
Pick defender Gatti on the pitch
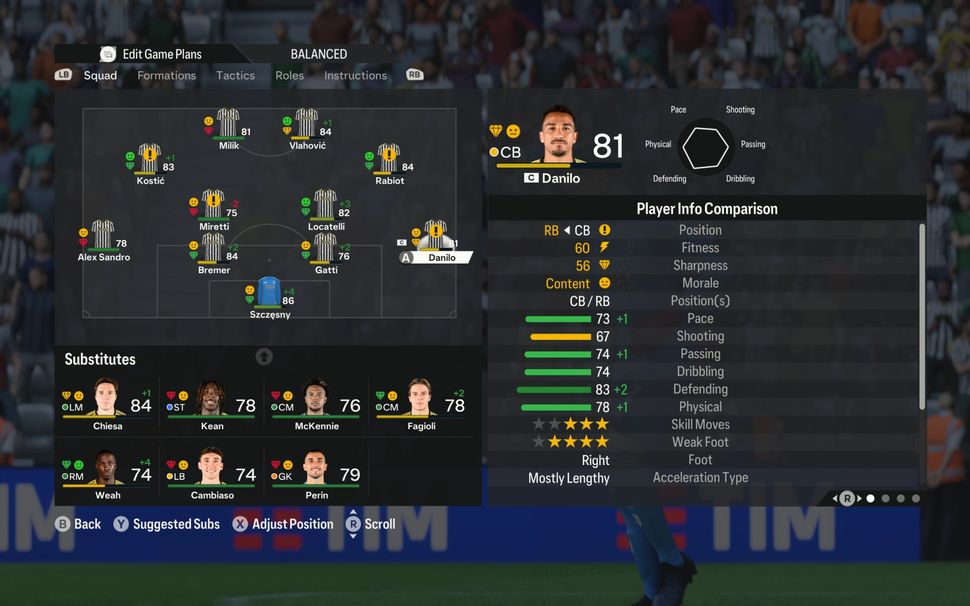coord(325,250)
